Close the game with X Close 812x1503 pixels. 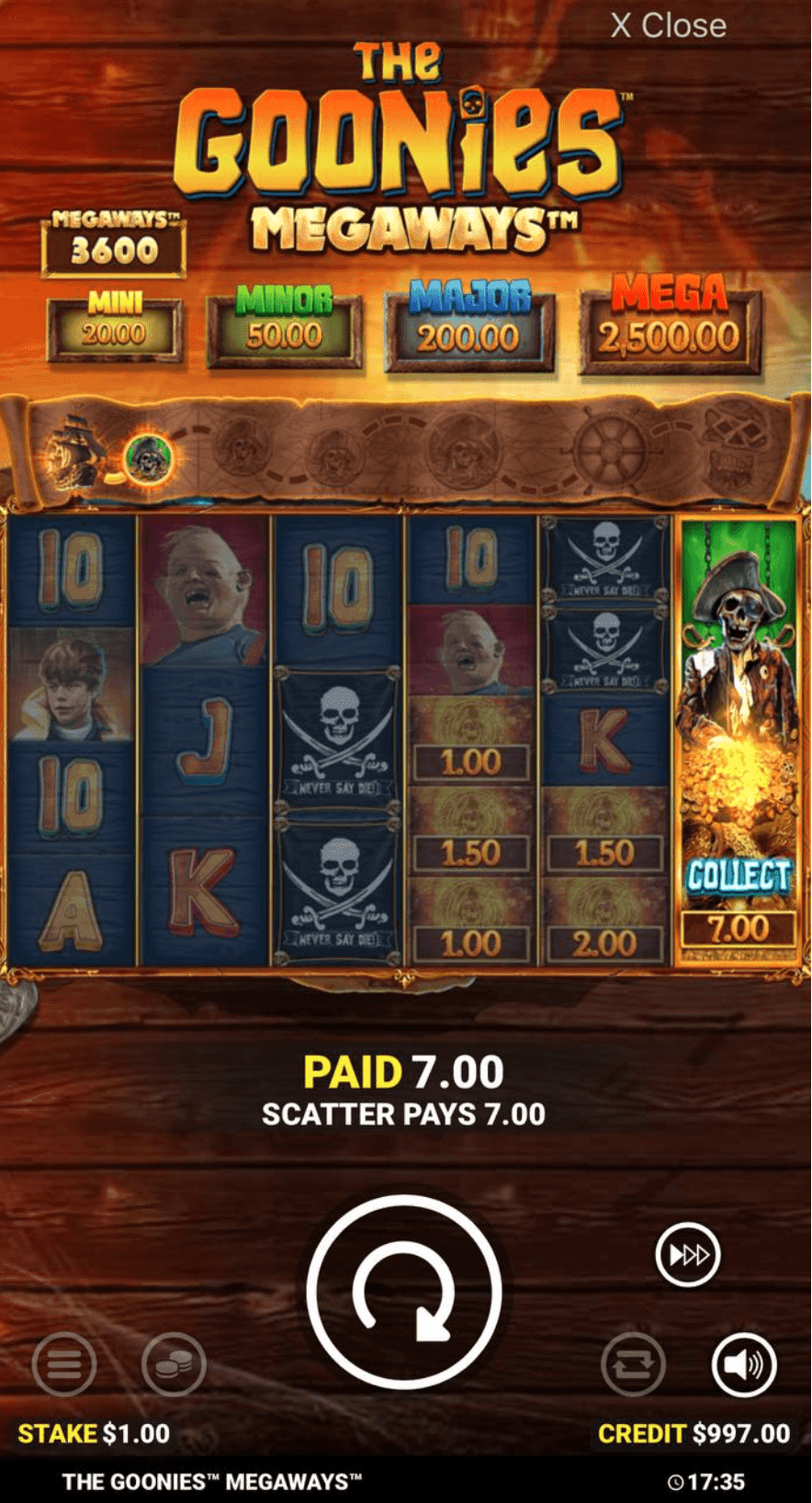click(x=668, y=26)
